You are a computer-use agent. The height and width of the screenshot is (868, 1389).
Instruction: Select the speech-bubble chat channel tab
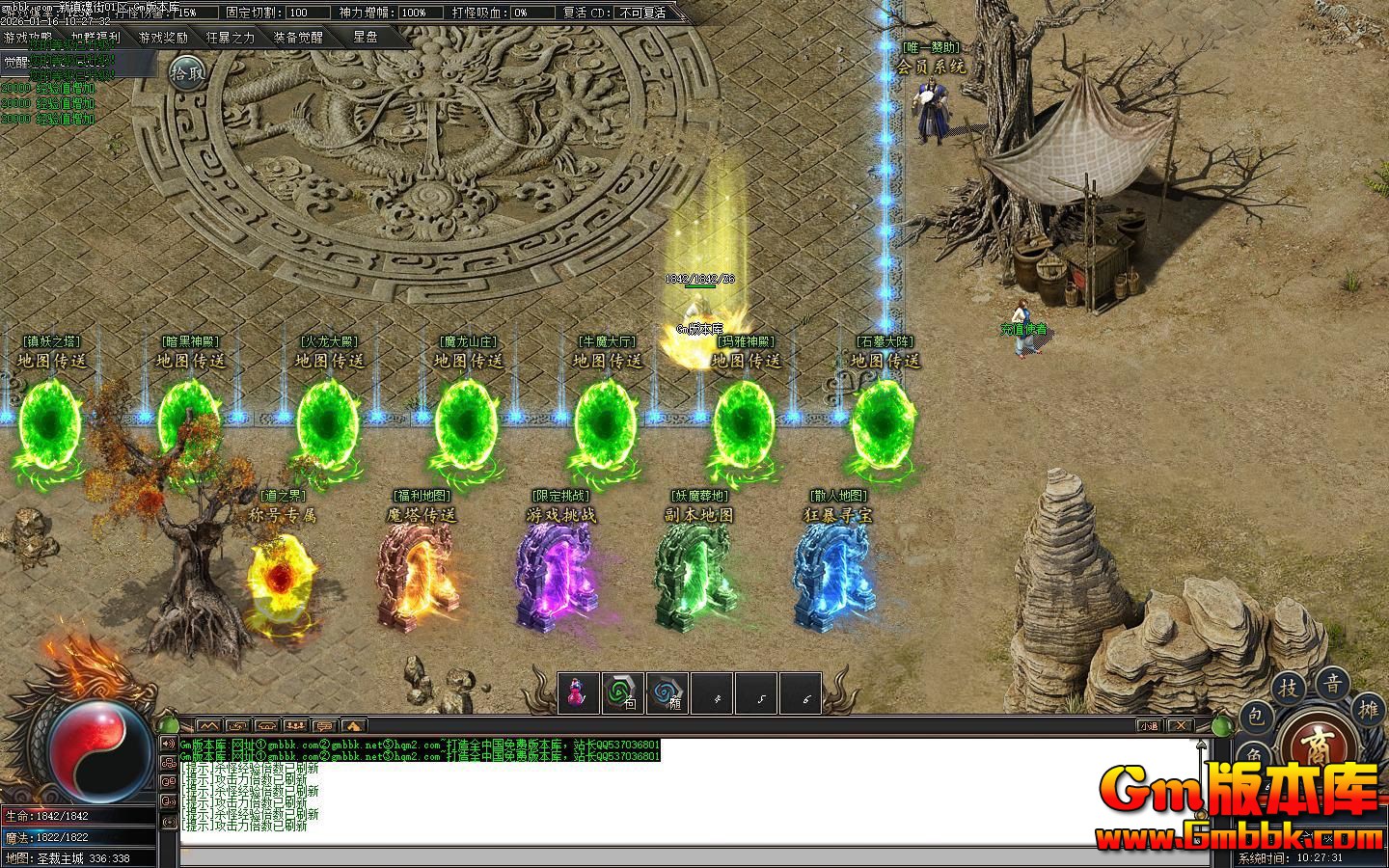coord(324,725)
